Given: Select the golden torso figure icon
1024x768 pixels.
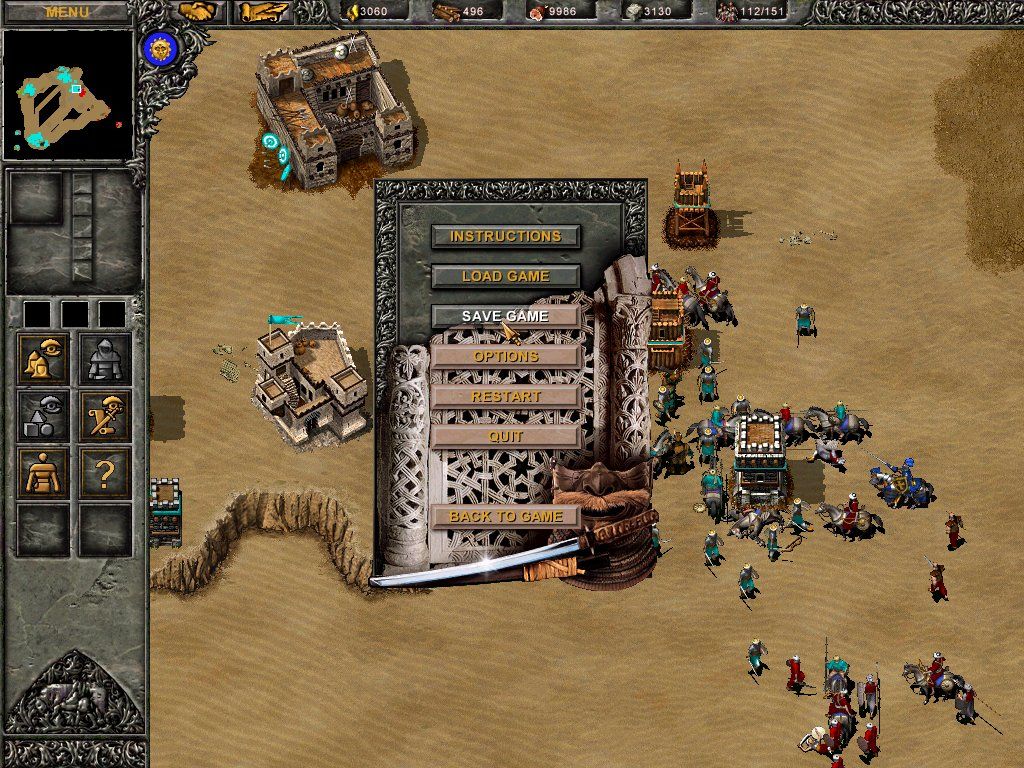Looking at the screenshot, I should click(x=43, y=473).
